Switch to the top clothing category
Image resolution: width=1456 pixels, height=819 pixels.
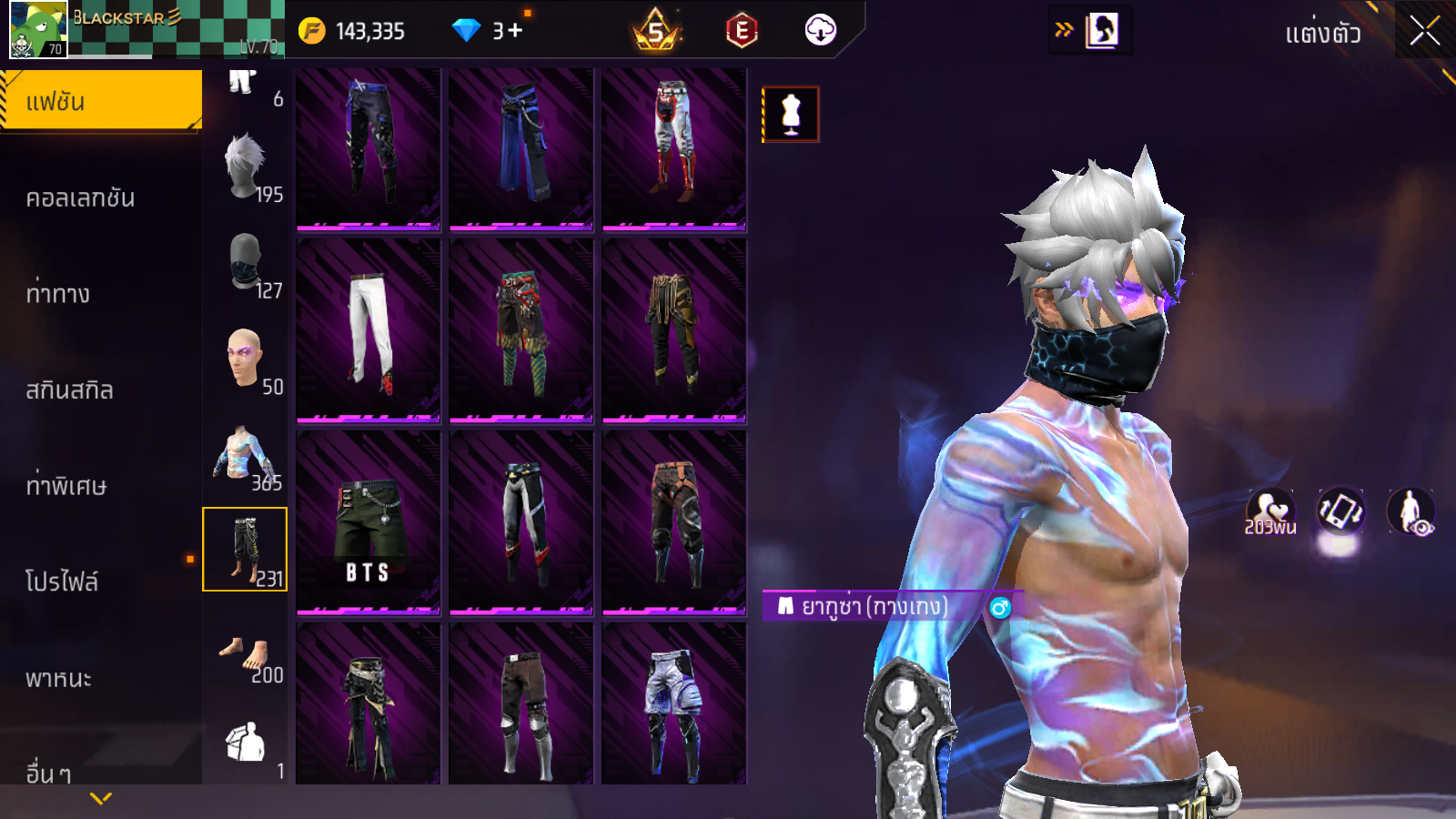pos(245,455)
